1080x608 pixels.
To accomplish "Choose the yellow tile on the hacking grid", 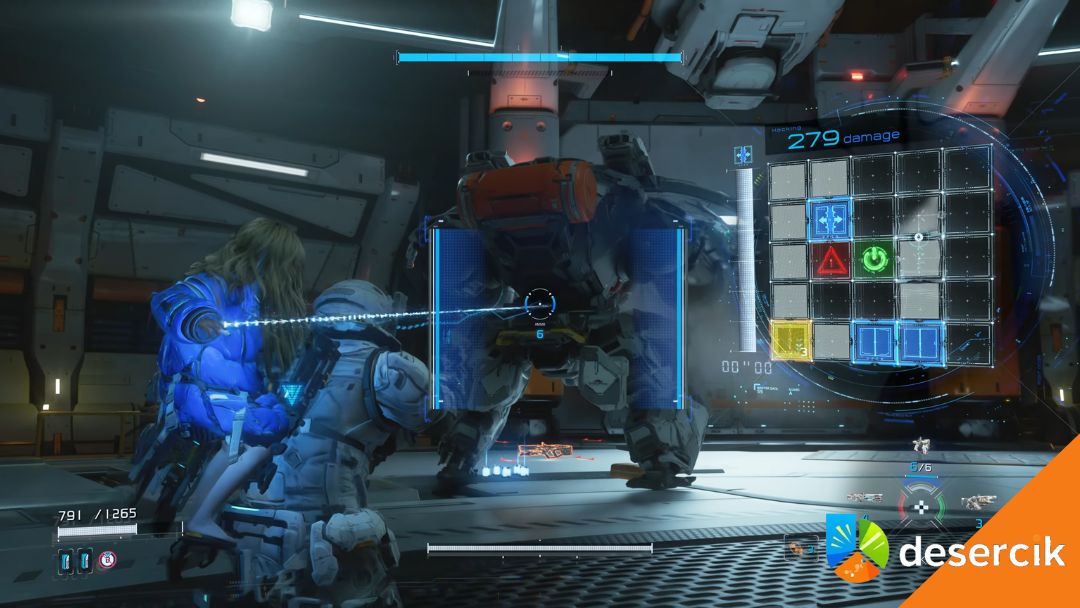I will point(789,340).
